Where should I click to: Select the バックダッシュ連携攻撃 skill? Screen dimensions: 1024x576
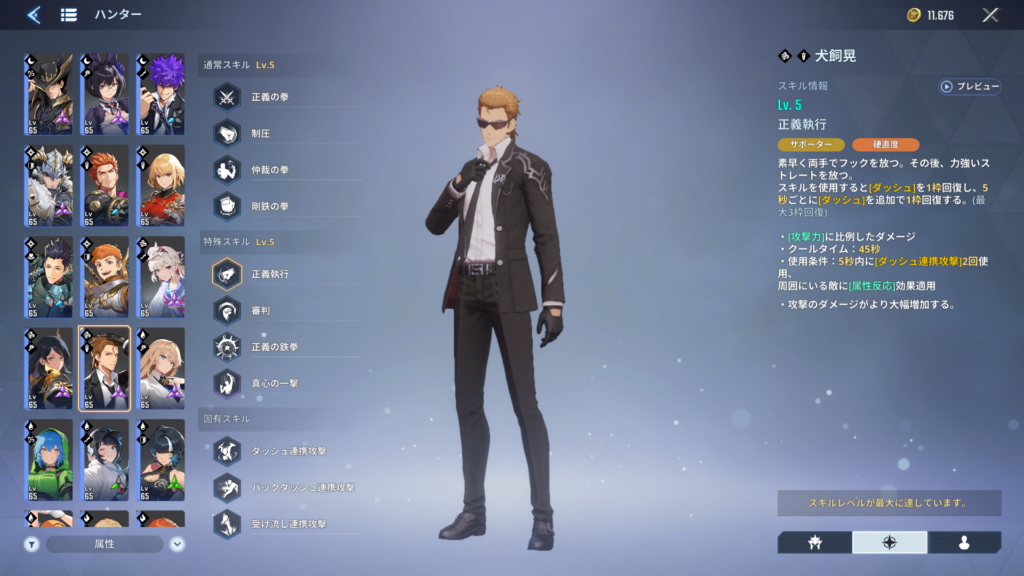tap(228, 487)
